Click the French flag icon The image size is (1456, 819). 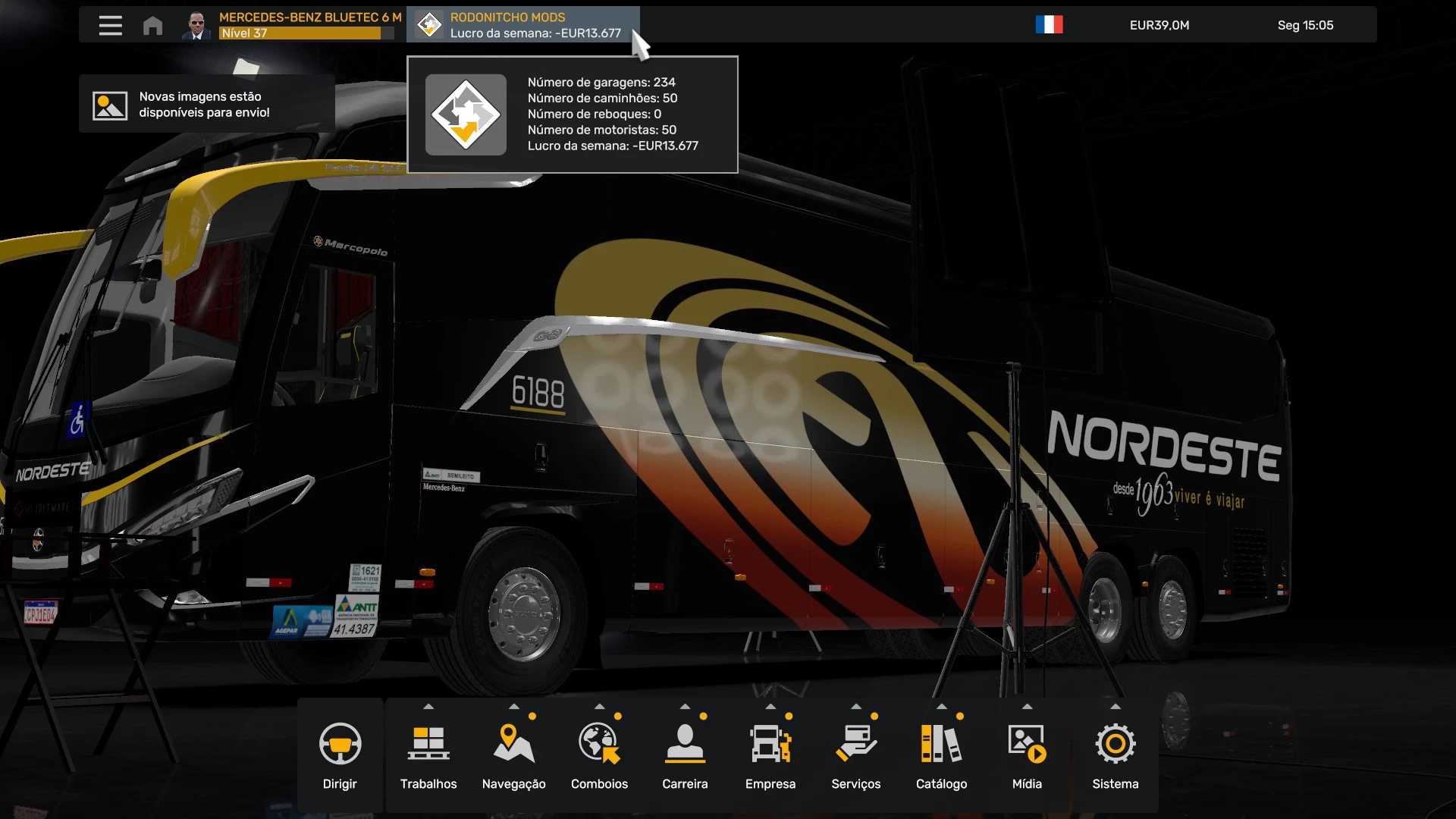pos(1049,25)
